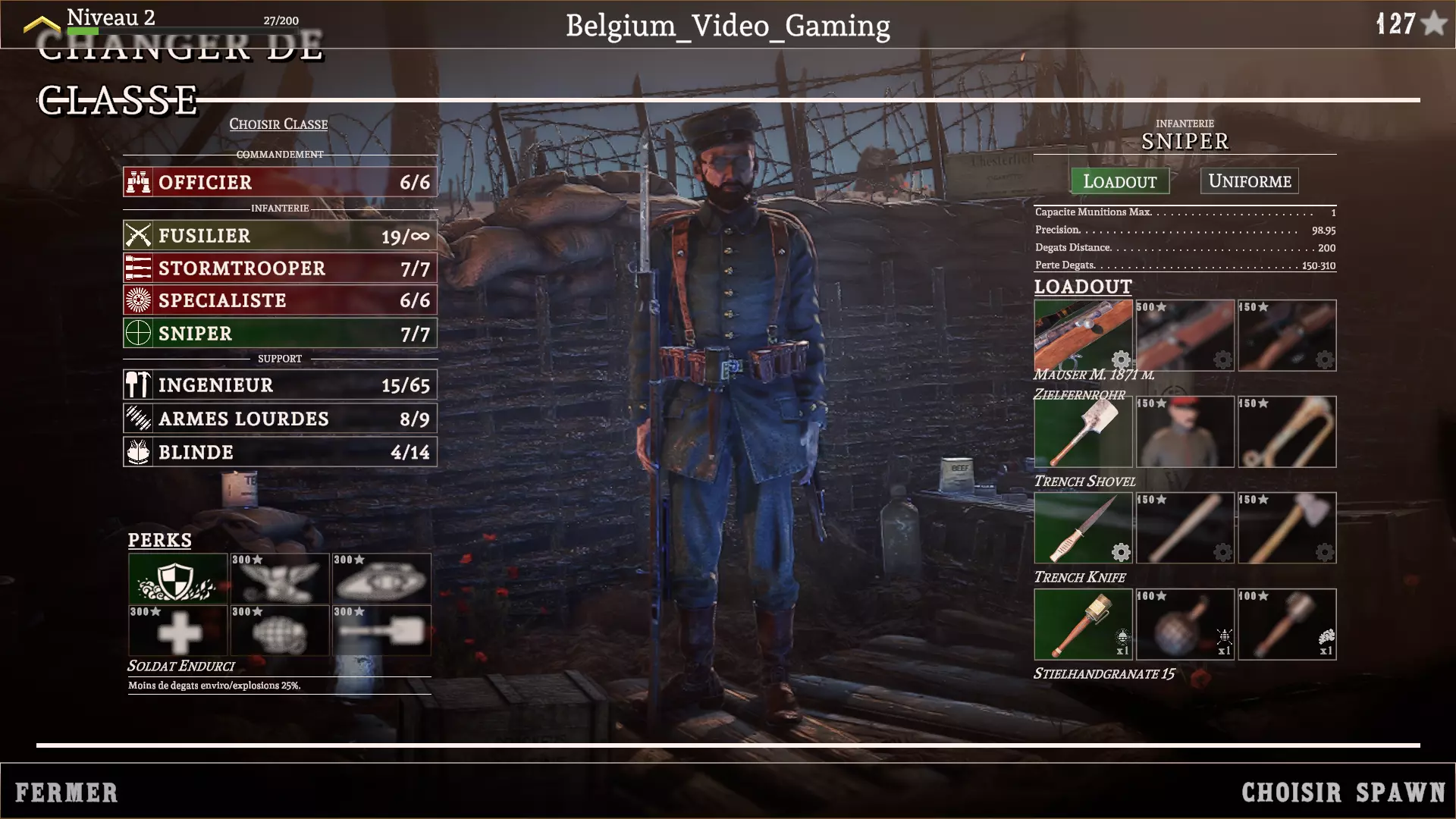Select the Stormtrooper class icon
Viewport: 1456px width, 819px height.
pyautogui.click(x=137, y=268)
